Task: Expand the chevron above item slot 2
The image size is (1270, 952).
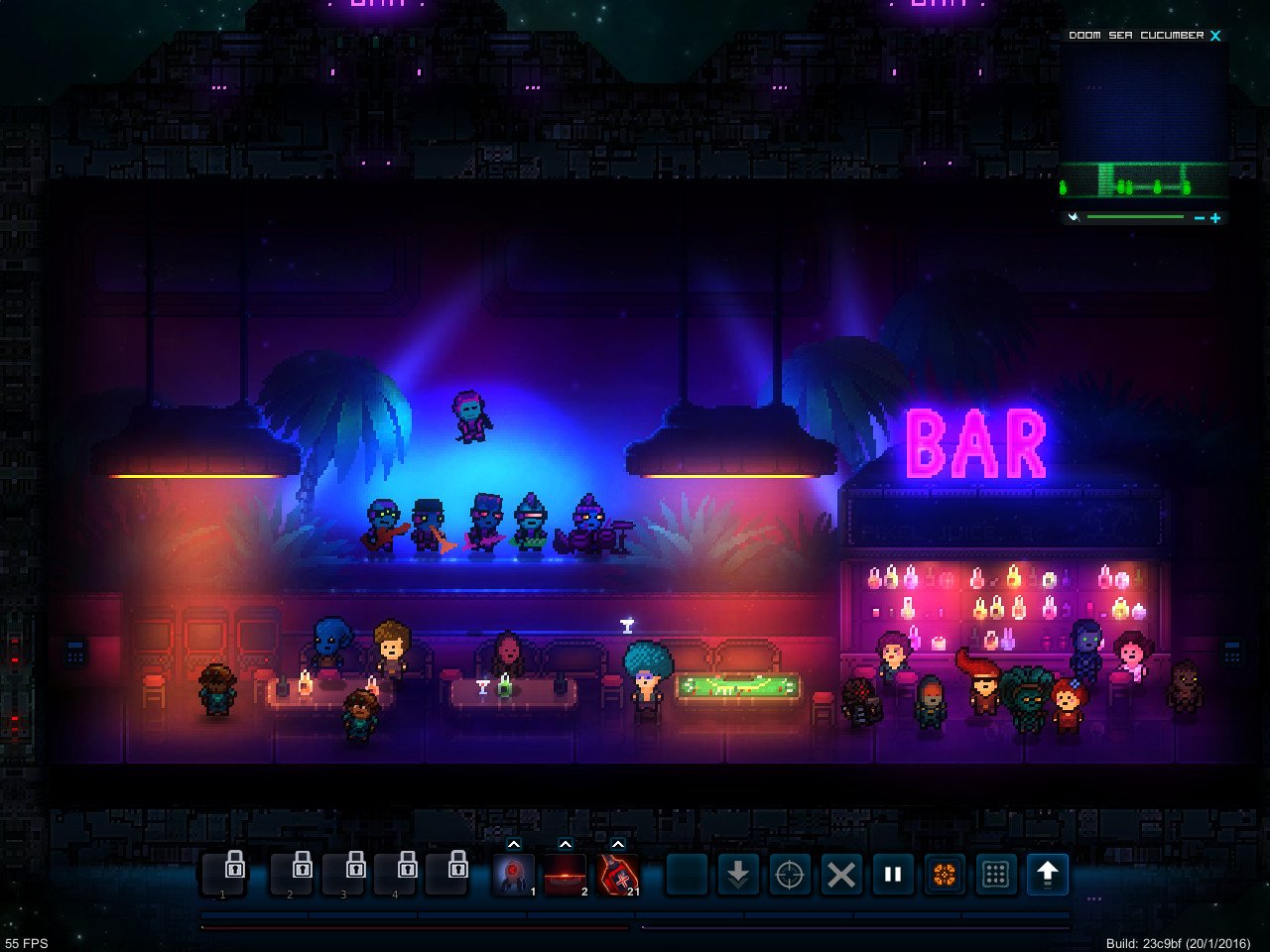Action: click(566, 844)
